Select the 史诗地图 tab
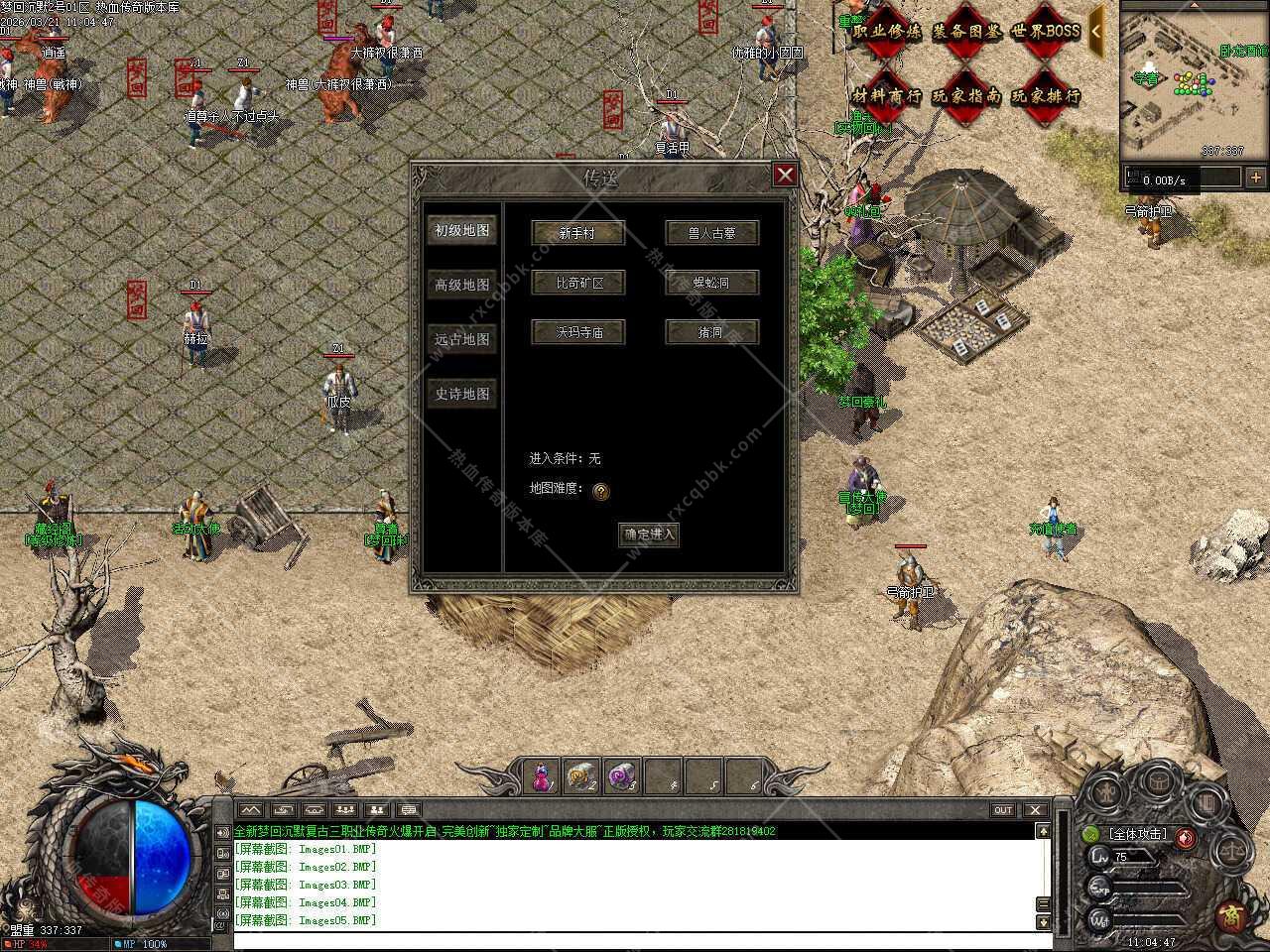This screenshot has width=1270, height=952. coord(461,394)
